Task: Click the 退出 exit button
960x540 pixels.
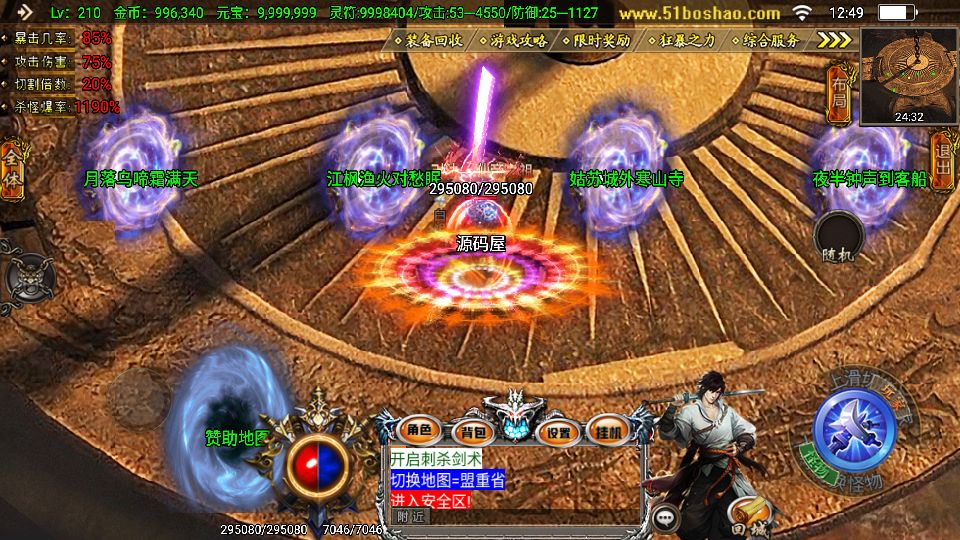Action: pos(941,160)
